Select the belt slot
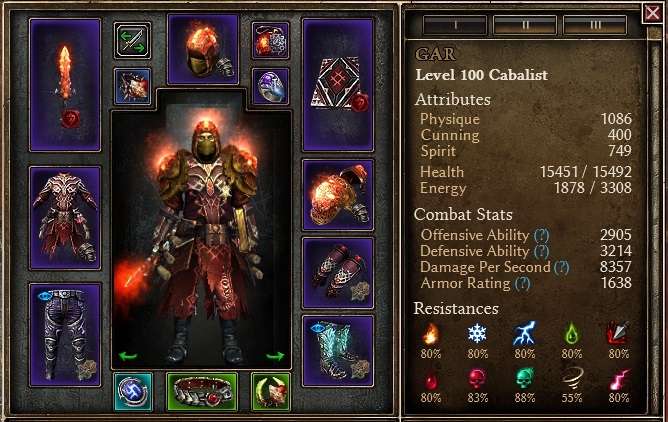Screen dimensions: 668x422 203,391
